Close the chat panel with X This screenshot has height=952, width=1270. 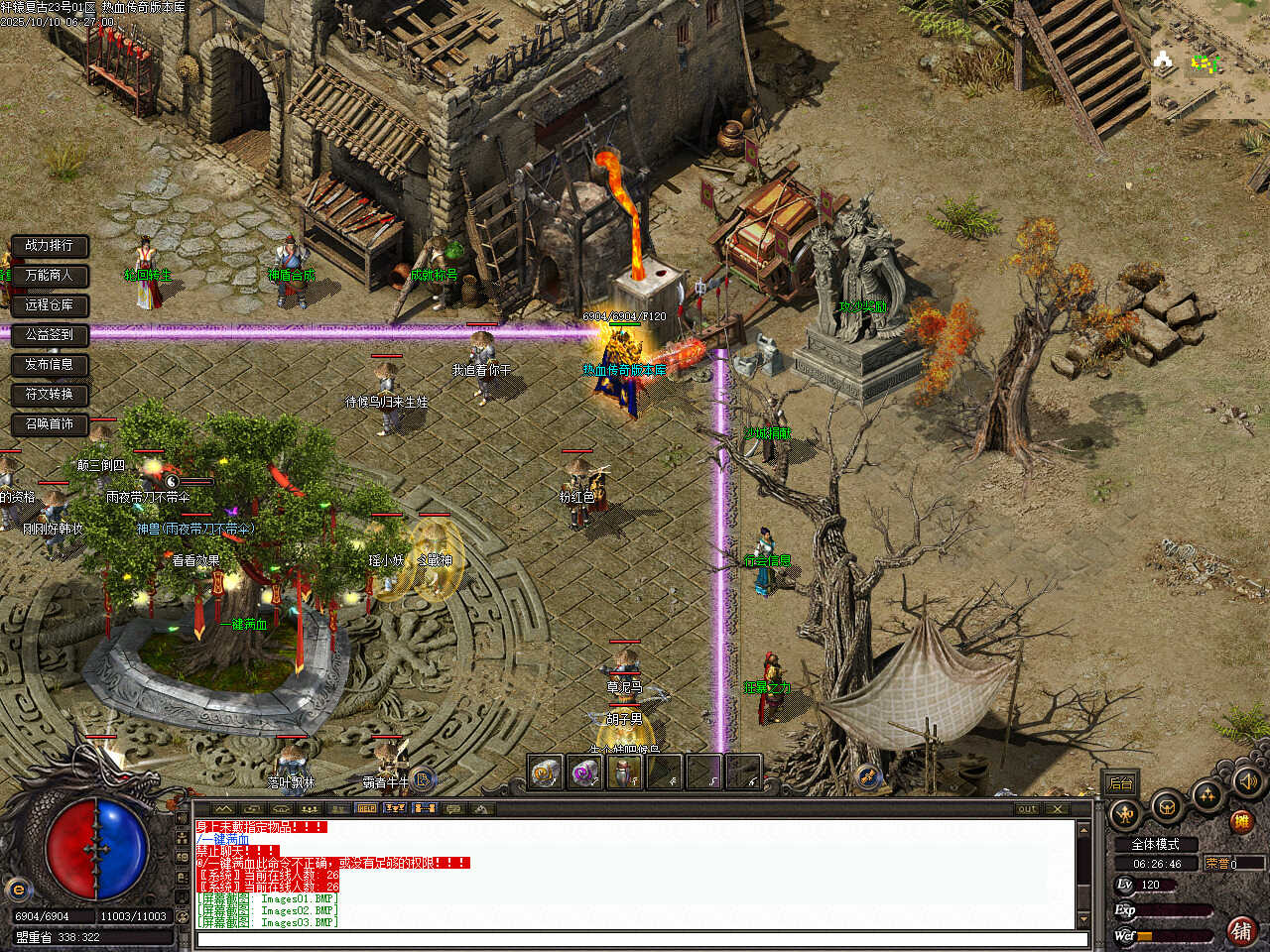1059,808
